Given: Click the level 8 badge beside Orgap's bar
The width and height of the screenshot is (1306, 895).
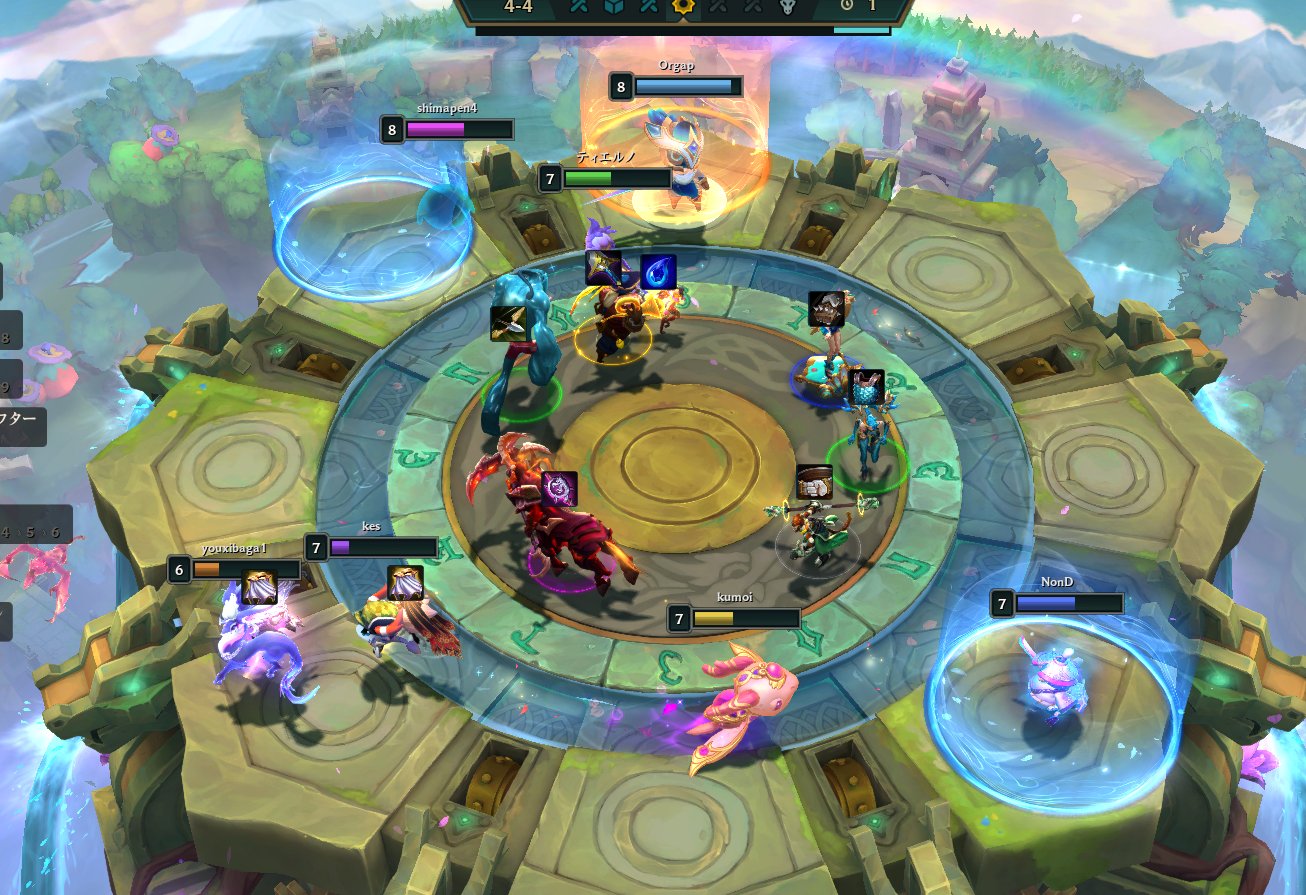Looking at the screenshot, I should (x=621, y=89).
